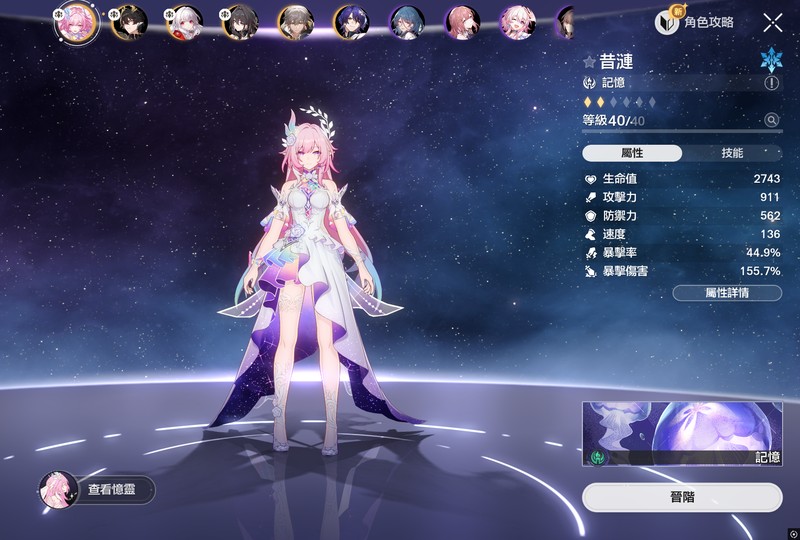
Task: Click the exclamation info icon beside 記憶
Action: pyautogui.click(x=772, y=84)
